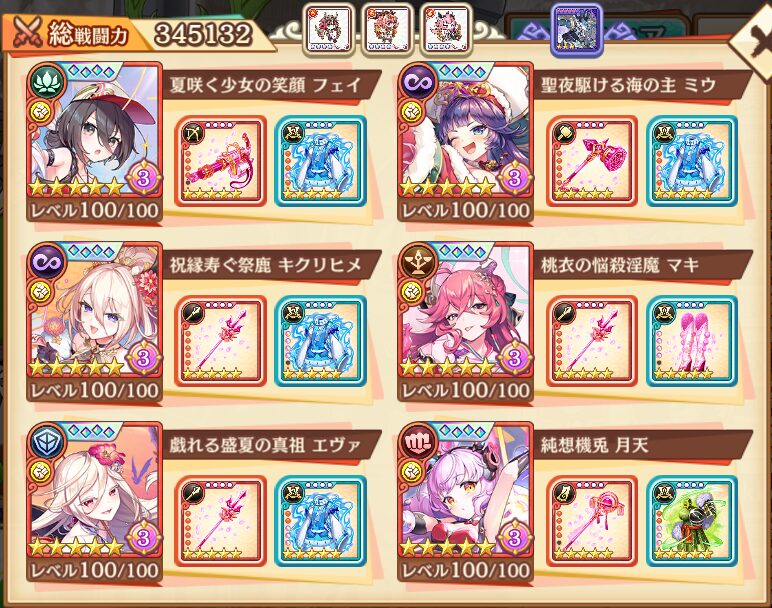Open 月天's green armor slot
This screenshot has width=772, height=608.
coord(692,520)
